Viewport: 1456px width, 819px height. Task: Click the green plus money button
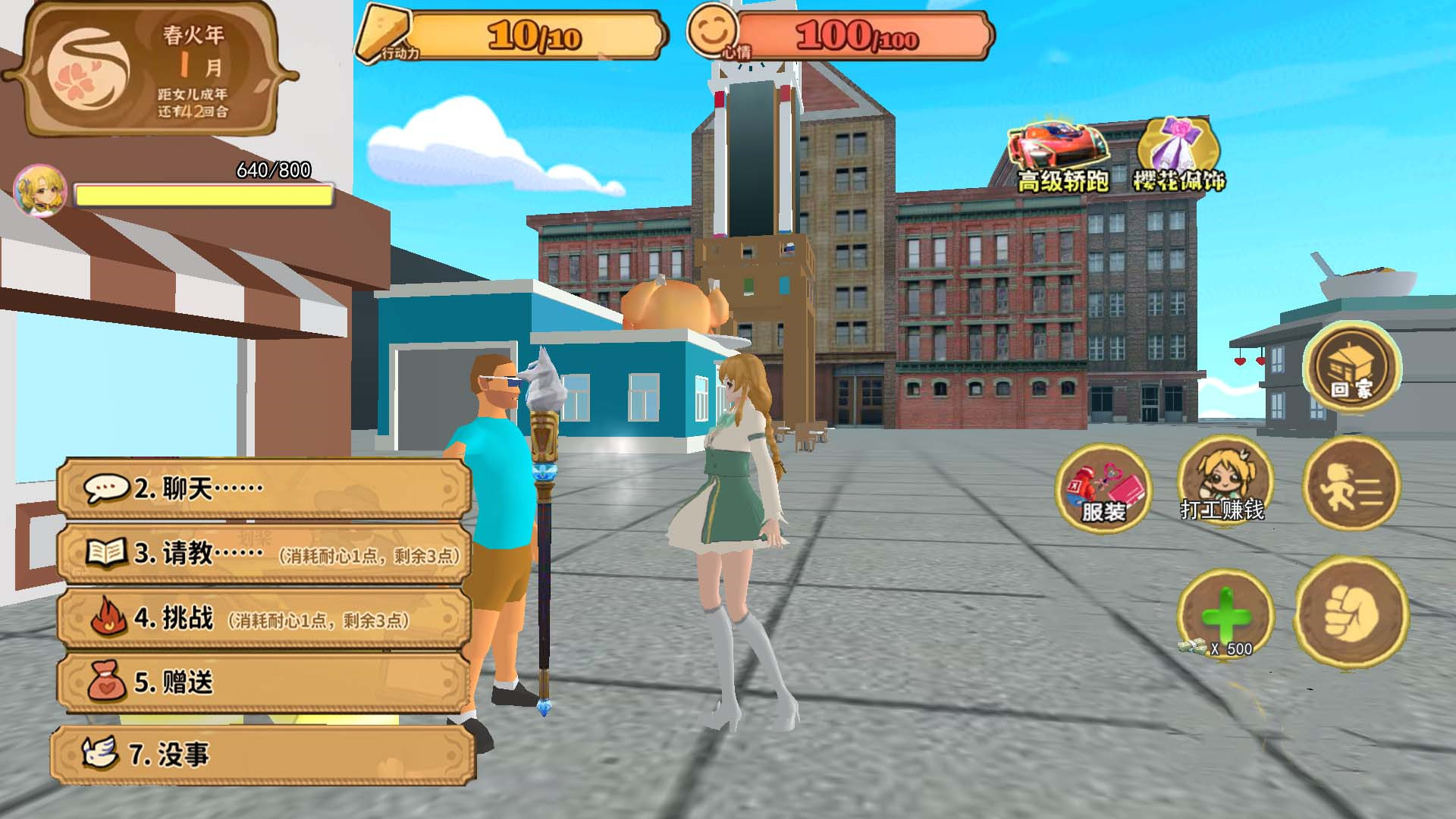1224,614
